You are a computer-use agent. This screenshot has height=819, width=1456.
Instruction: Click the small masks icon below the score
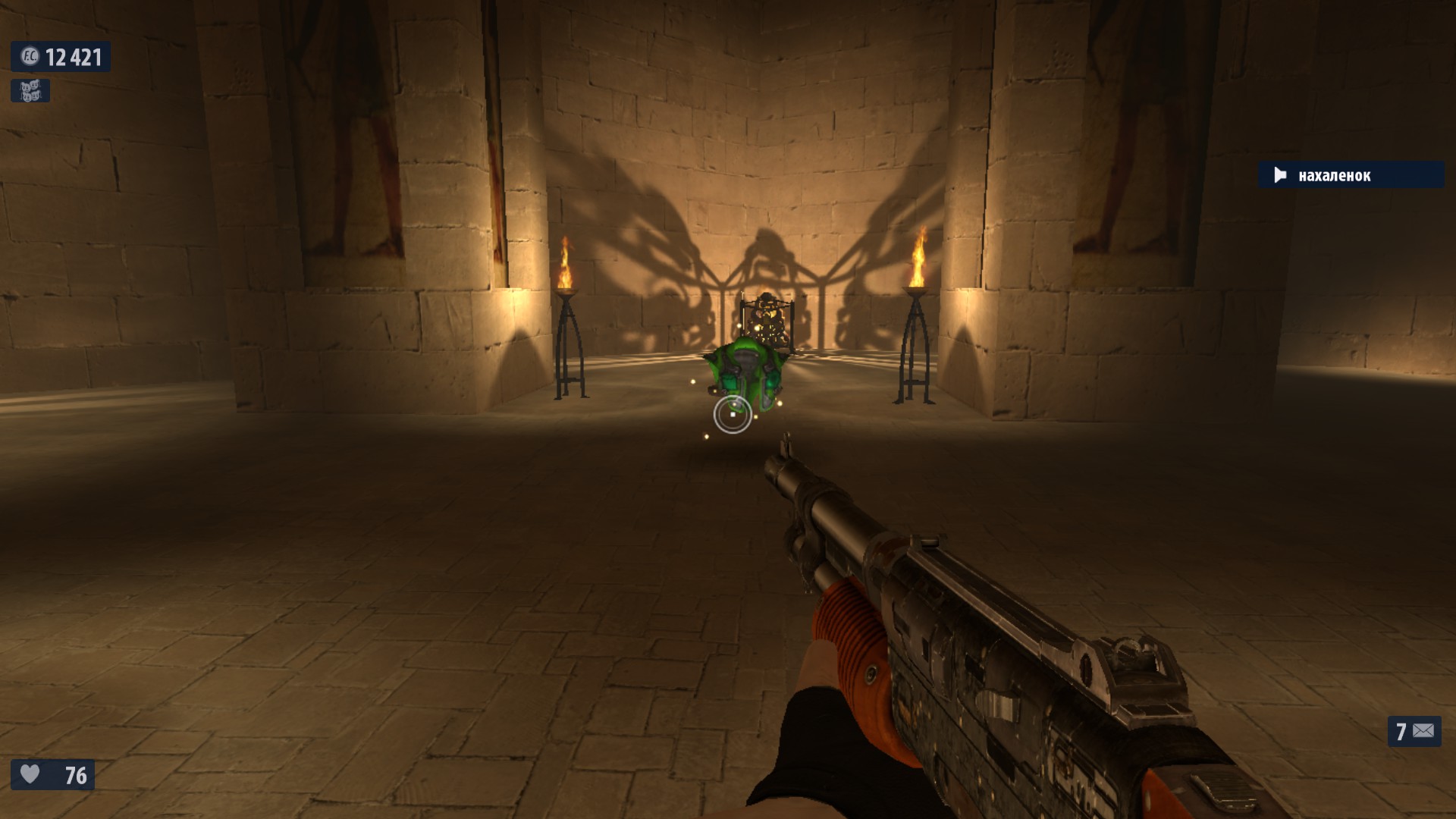[30, 91]
